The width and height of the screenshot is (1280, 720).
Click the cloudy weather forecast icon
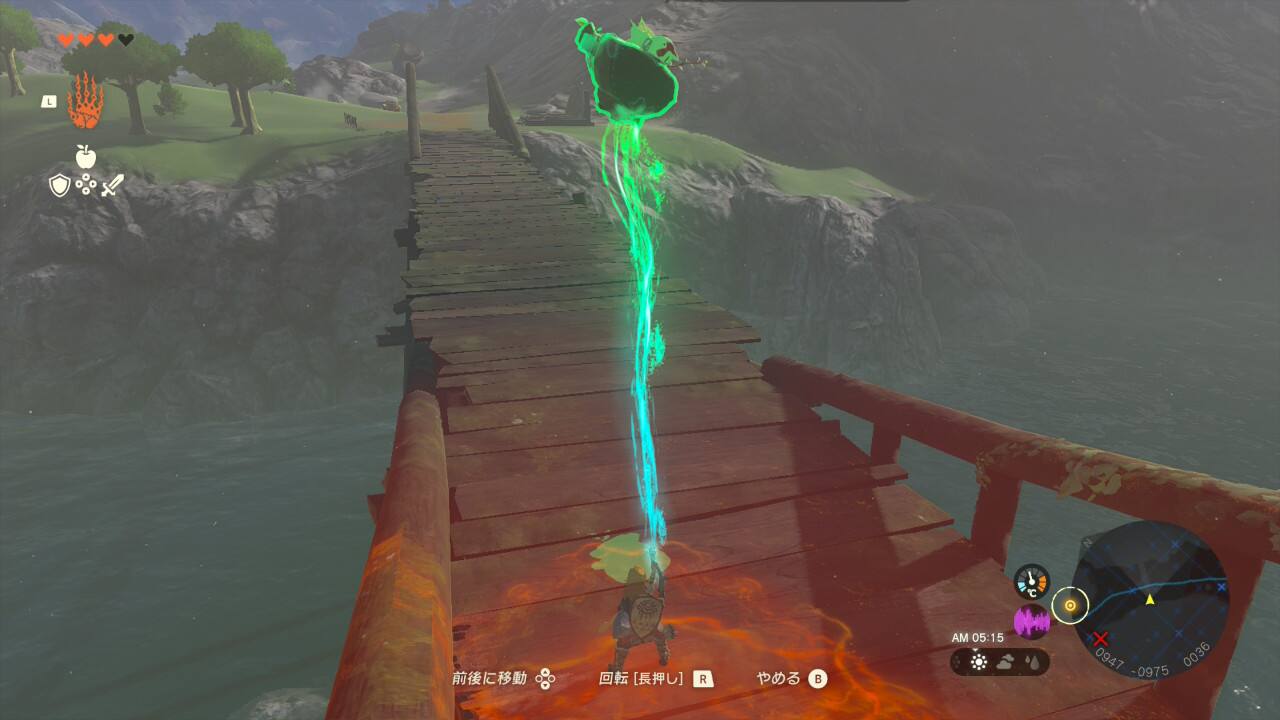click(1005, 662)
